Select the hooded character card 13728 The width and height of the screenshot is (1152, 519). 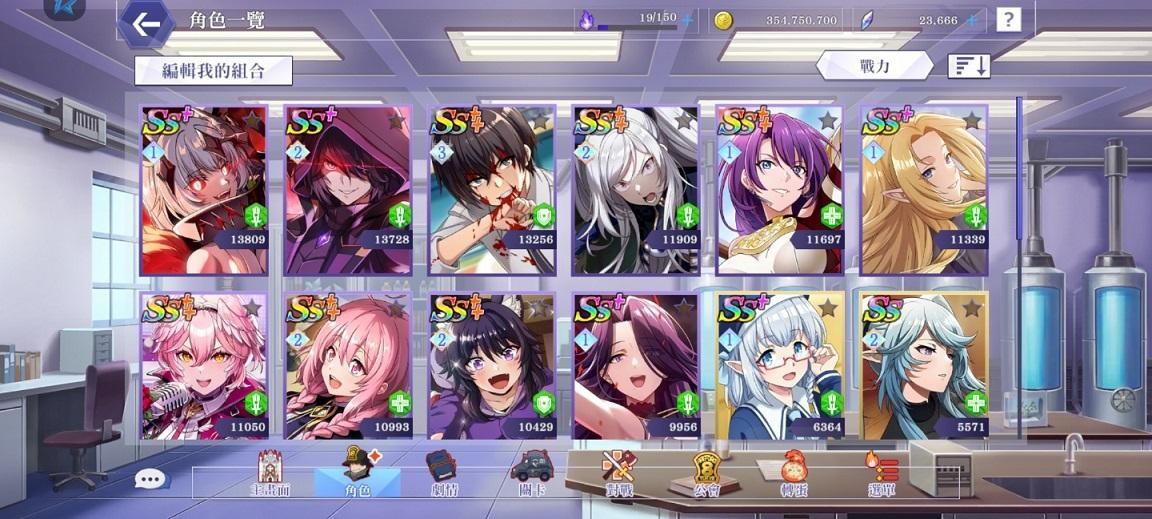(348, 190)
